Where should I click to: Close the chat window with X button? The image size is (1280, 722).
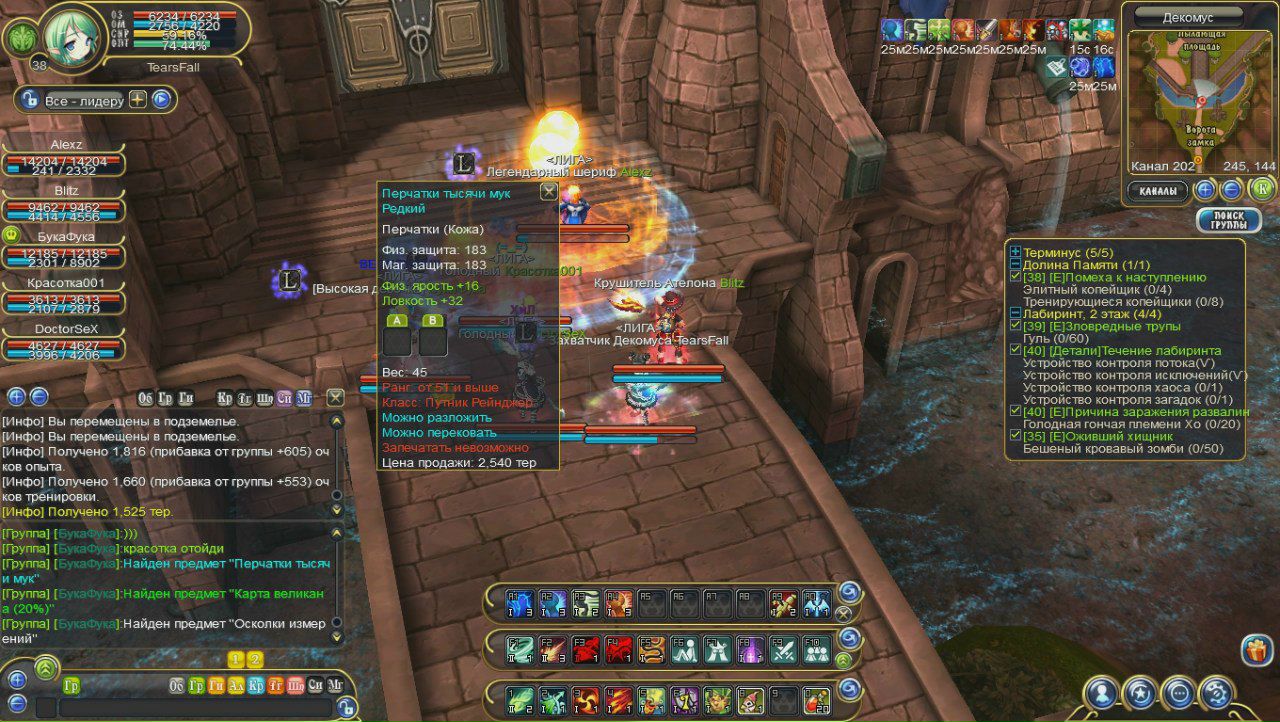tap(335, 397)
